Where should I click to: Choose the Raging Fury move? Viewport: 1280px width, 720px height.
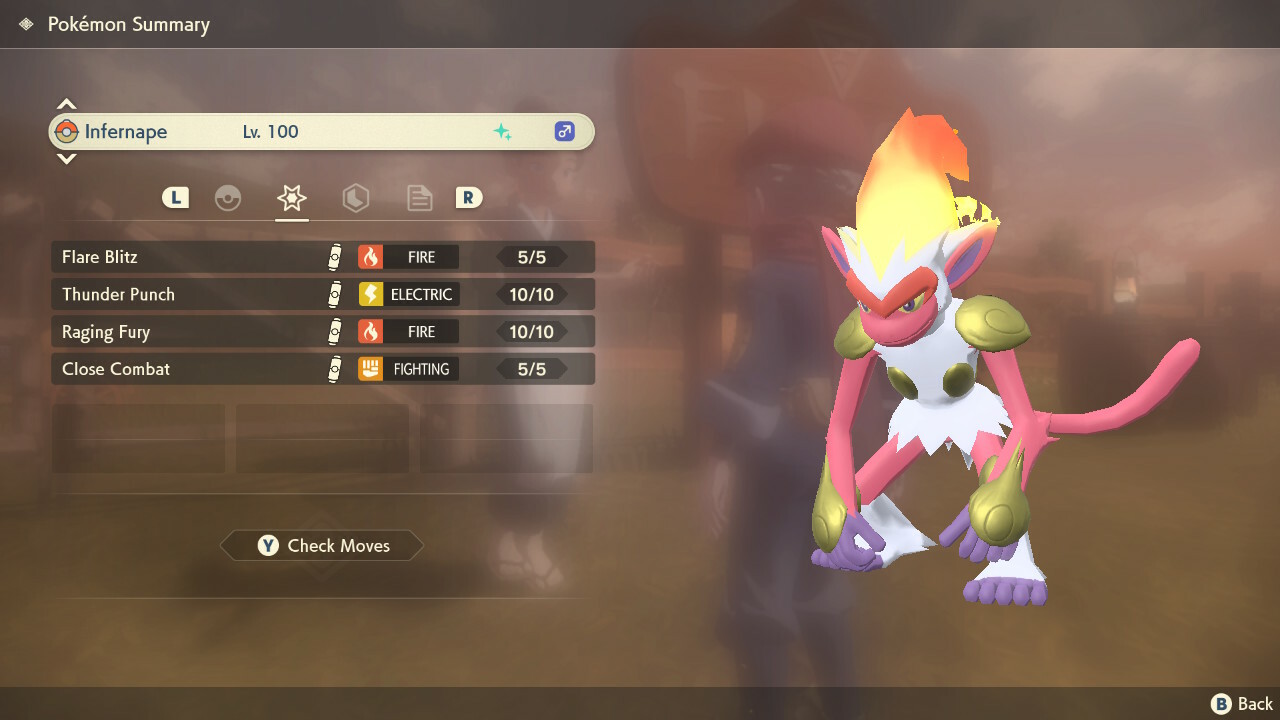pyautogui.click(x=322, y=331)
